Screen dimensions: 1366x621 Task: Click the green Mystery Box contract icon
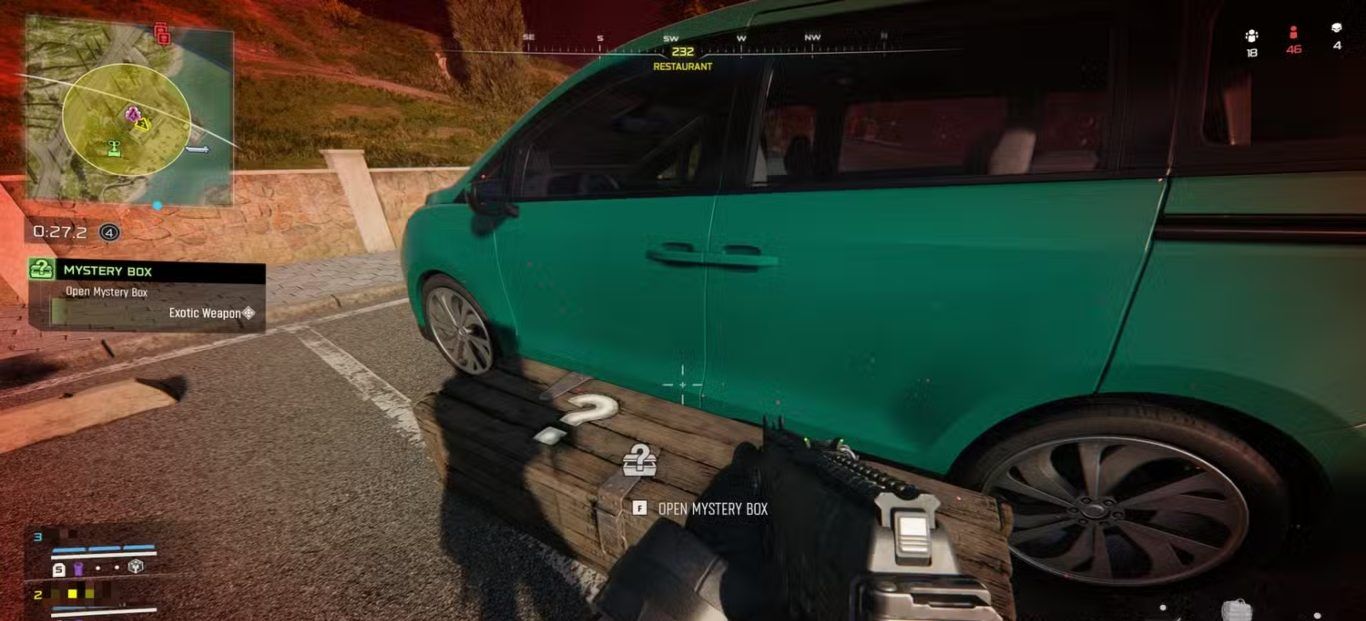tap(41, 270)
